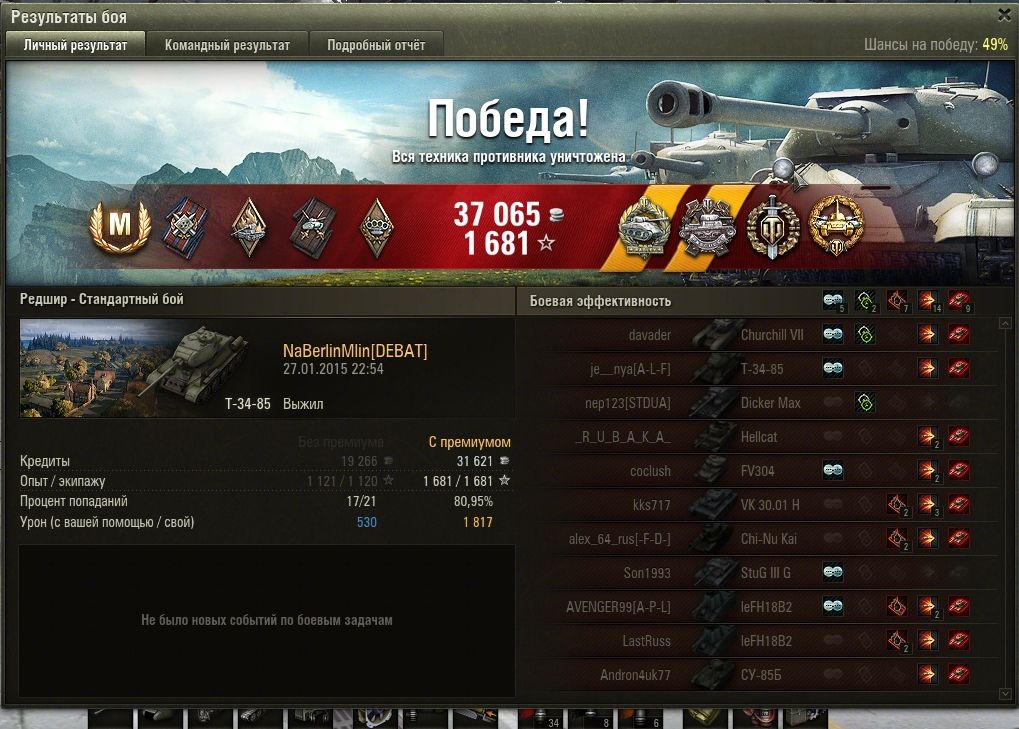Switch to the Командный результат tab
1019x729 pixels.
pos(227,45)
